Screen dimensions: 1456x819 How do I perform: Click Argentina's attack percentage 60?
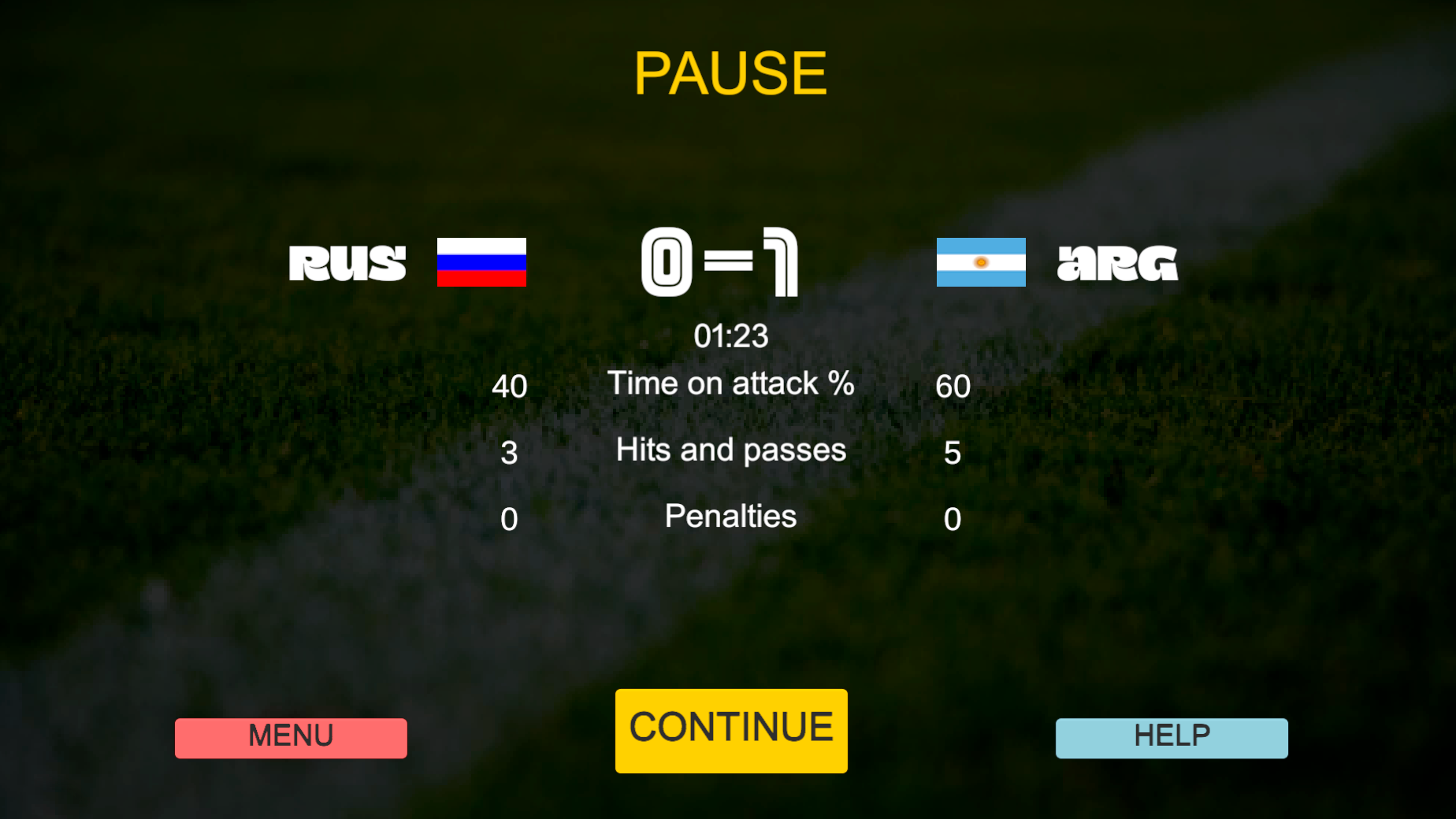pos(952,386)
